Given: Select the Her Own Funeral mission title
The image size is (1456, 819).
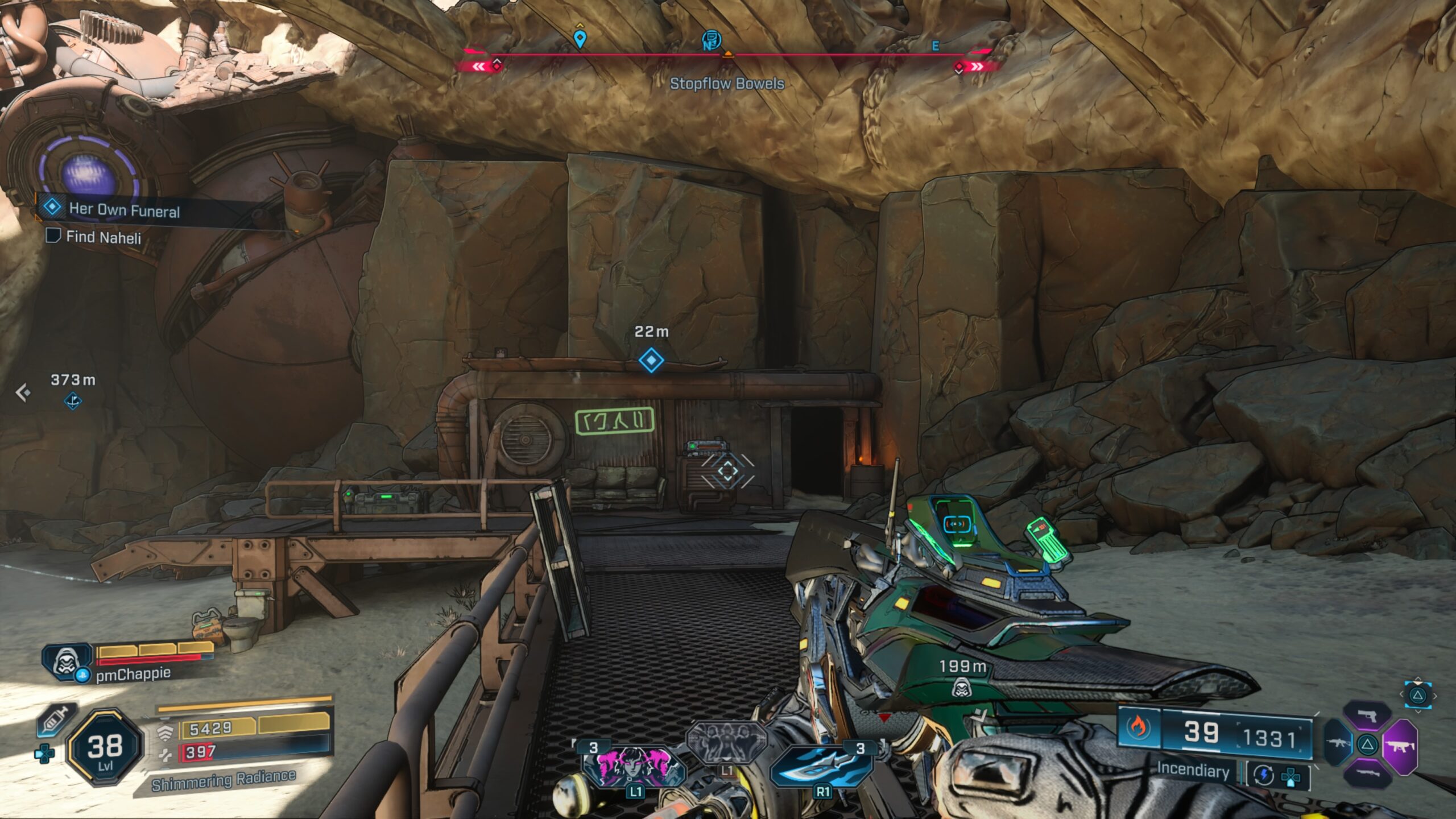Looking at the screenshot, I should (x=126, y=210).
